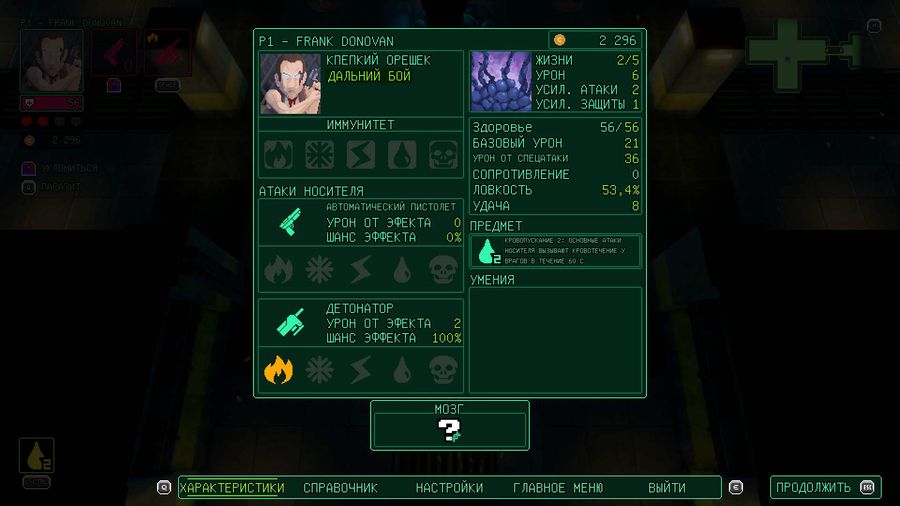
Task: Choose the Выйти option
Action: click(666, 488)
